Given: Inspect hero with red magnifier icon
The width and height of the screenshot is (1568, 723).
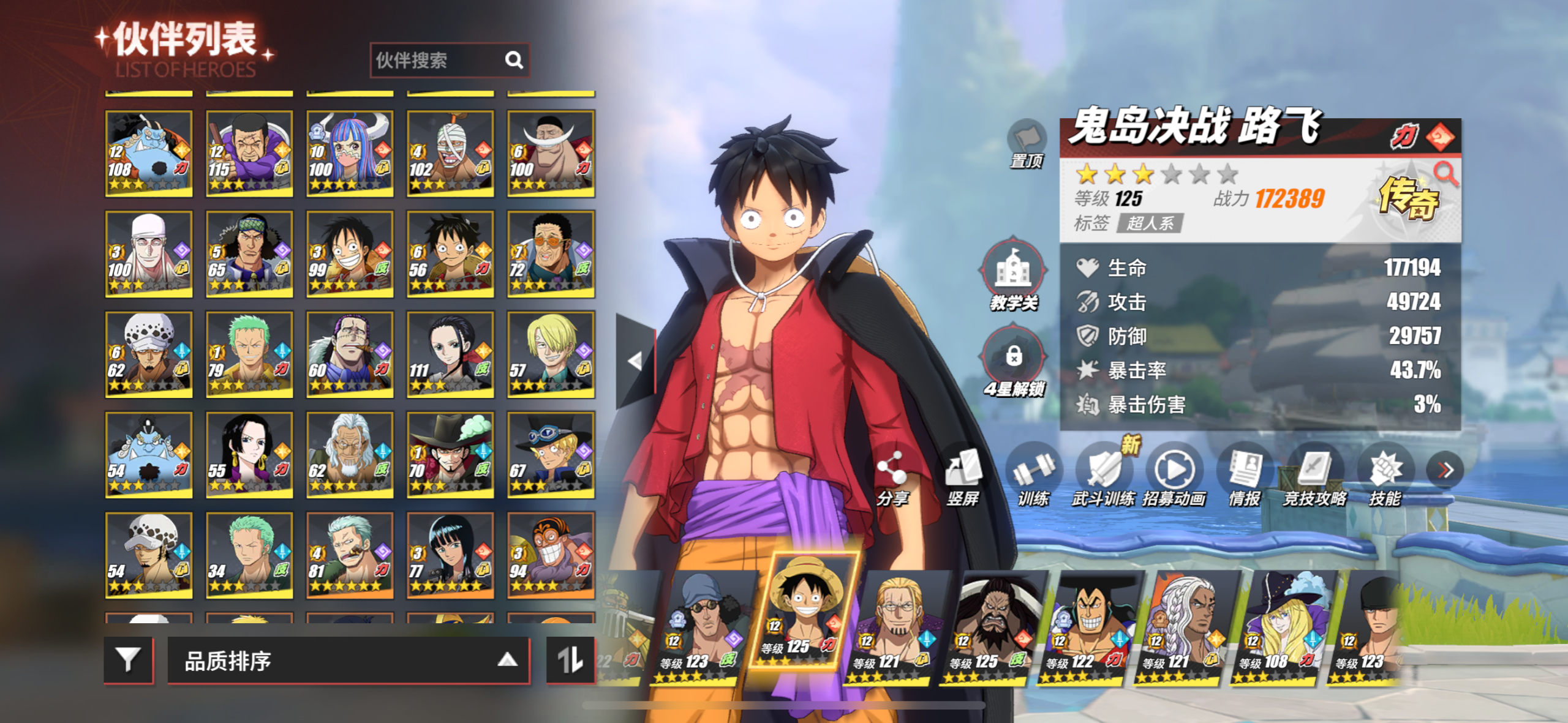Looking at the screenshot, I should click(x=1446, y=174).
